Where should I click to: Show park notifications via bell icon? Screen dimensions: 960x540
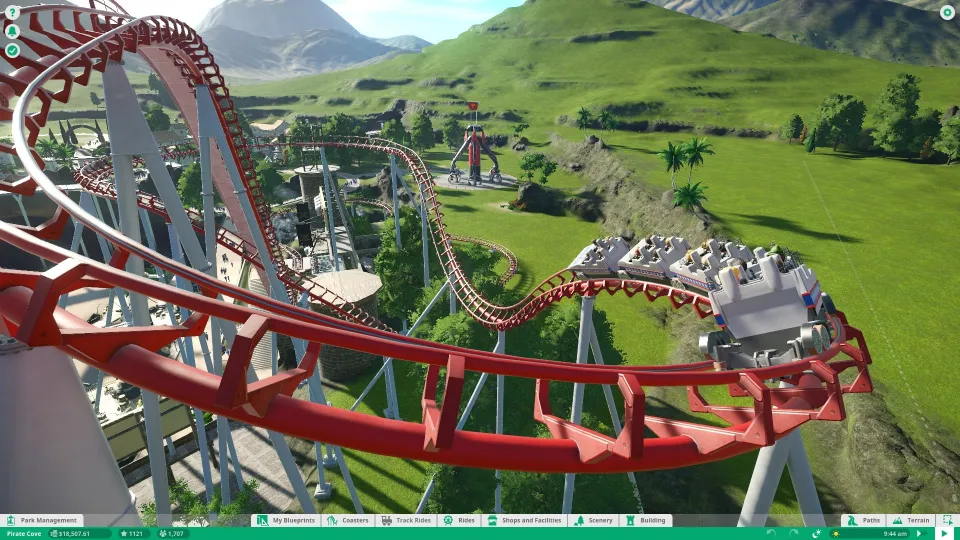click(12, 31)
